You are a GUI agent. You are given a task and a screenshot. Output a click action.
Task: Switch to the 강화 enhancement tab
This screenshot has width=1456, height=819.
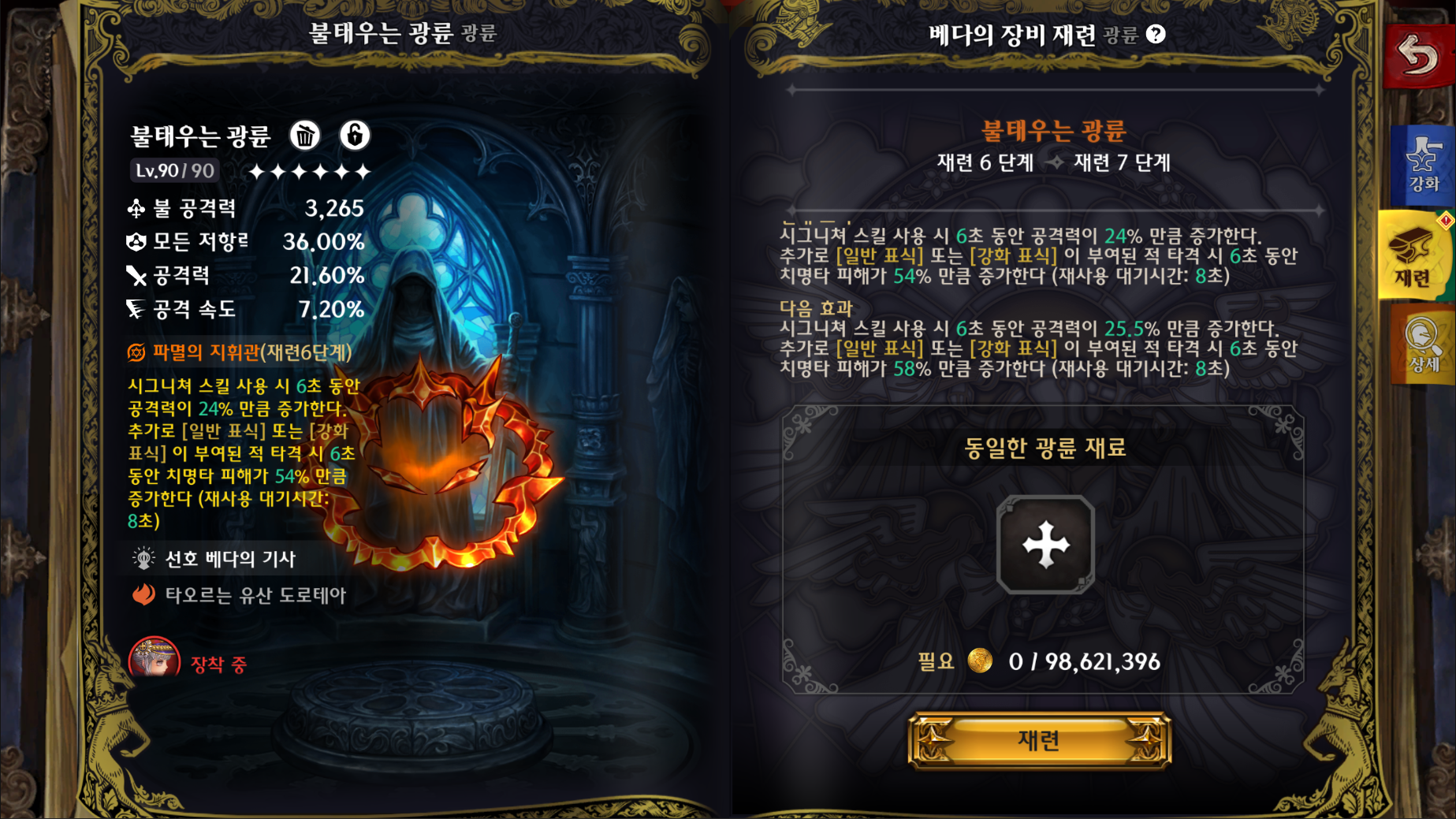(1422, 165)
